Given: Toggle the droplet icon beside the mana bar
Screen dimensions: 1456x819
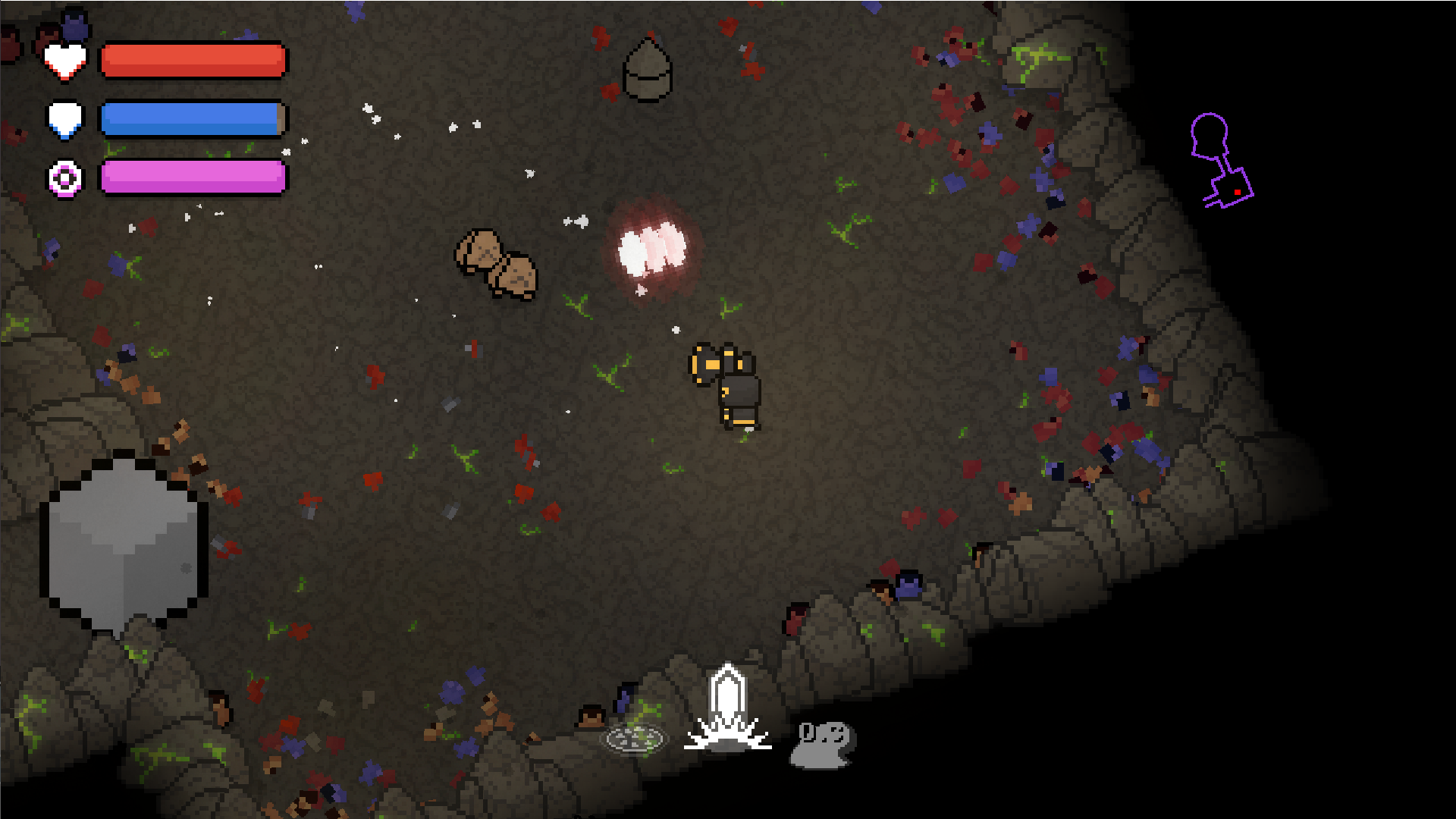Looking at the screenshot, I should 65,119.
